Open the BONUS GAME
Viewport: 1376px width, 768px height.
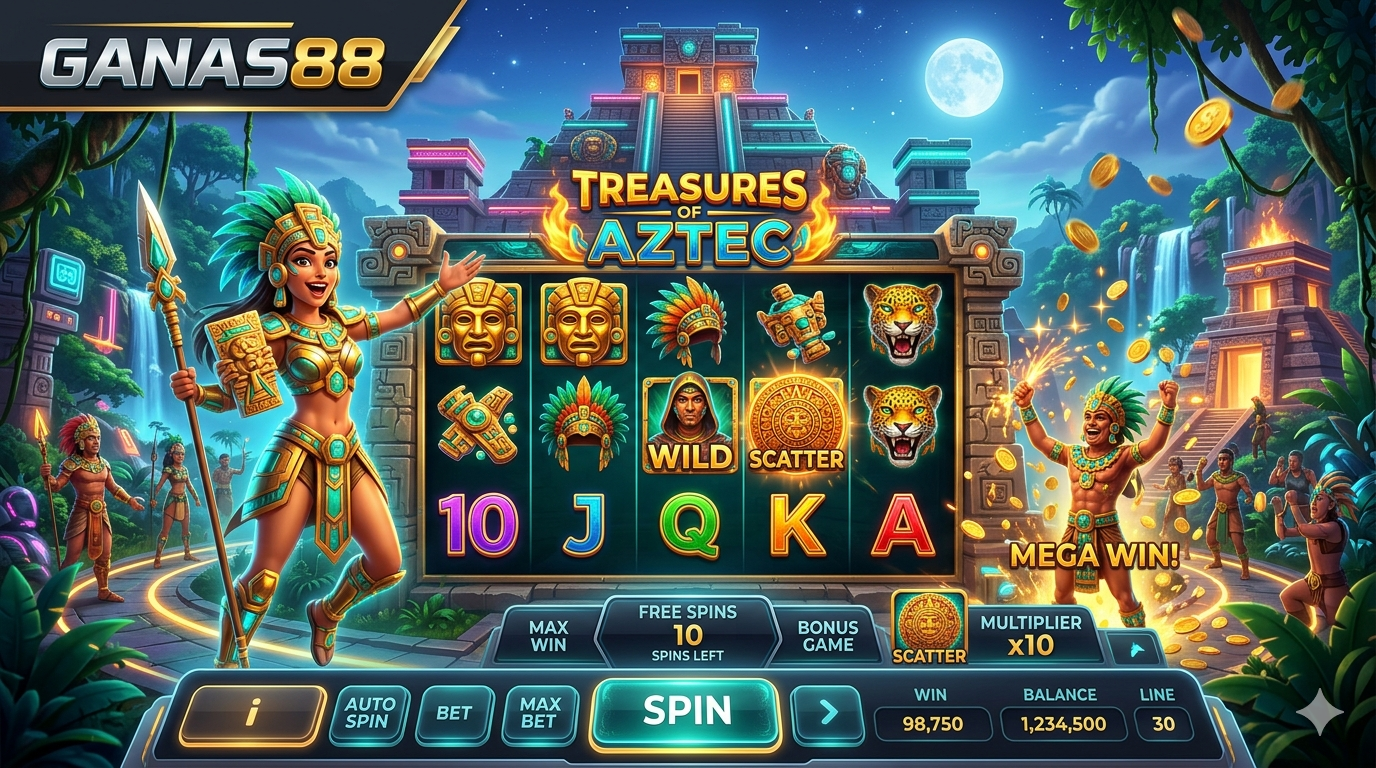click(x=828, y=636)
